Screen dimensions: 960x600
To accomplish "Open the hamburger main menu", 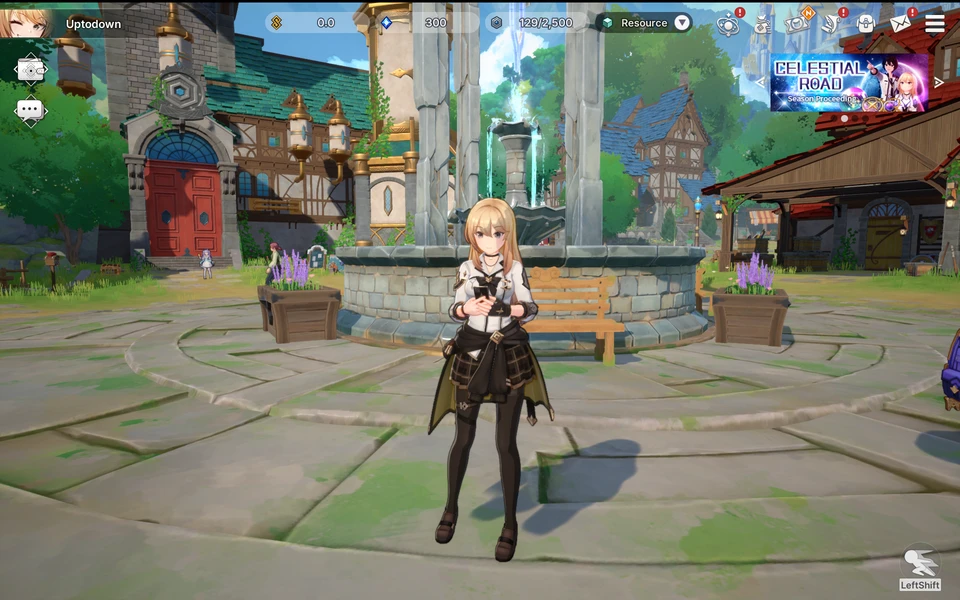I will coord(935,24).
